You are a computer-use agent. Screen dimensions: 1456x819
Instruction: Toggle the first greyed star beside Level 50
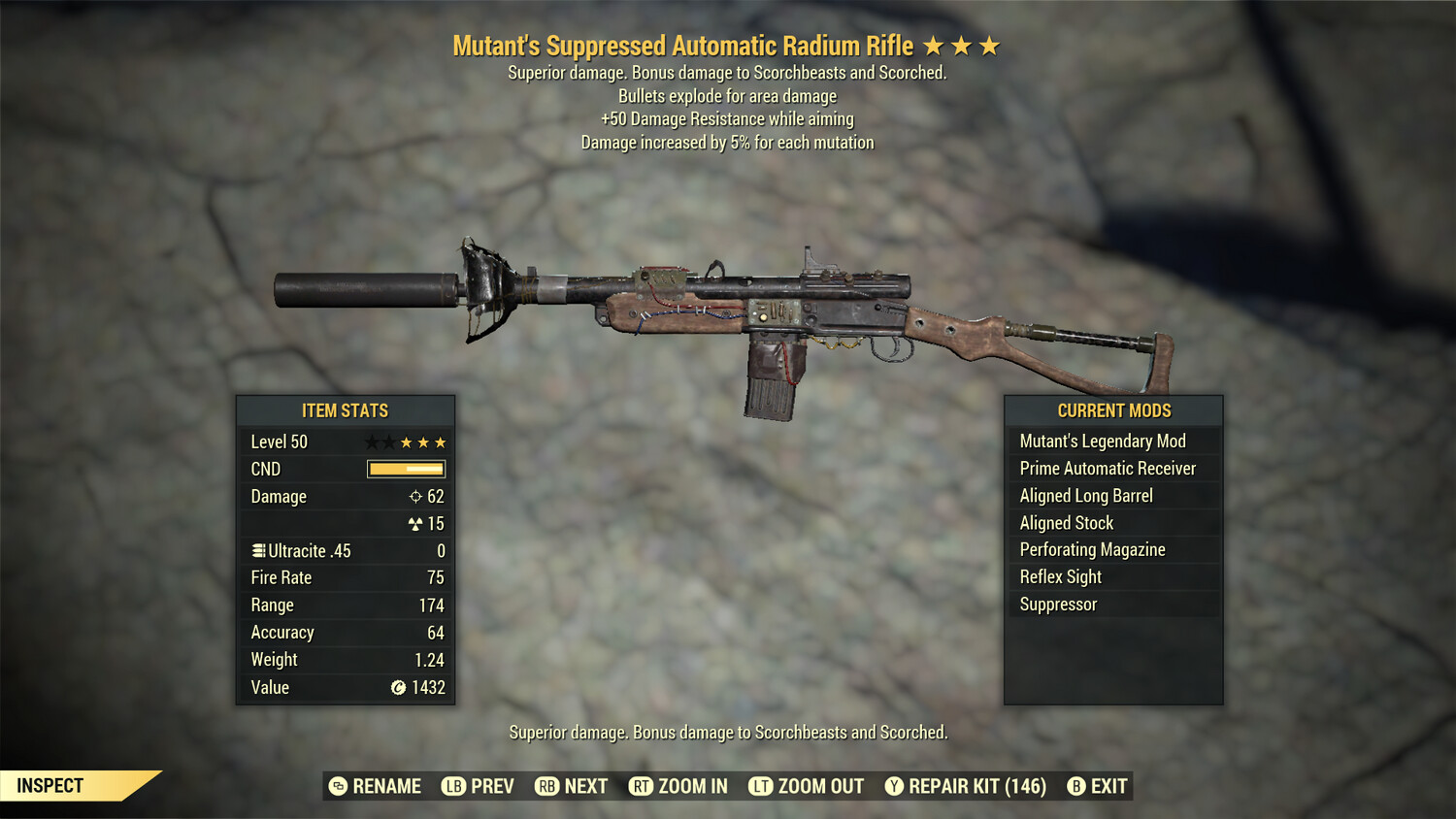(371, 442)
